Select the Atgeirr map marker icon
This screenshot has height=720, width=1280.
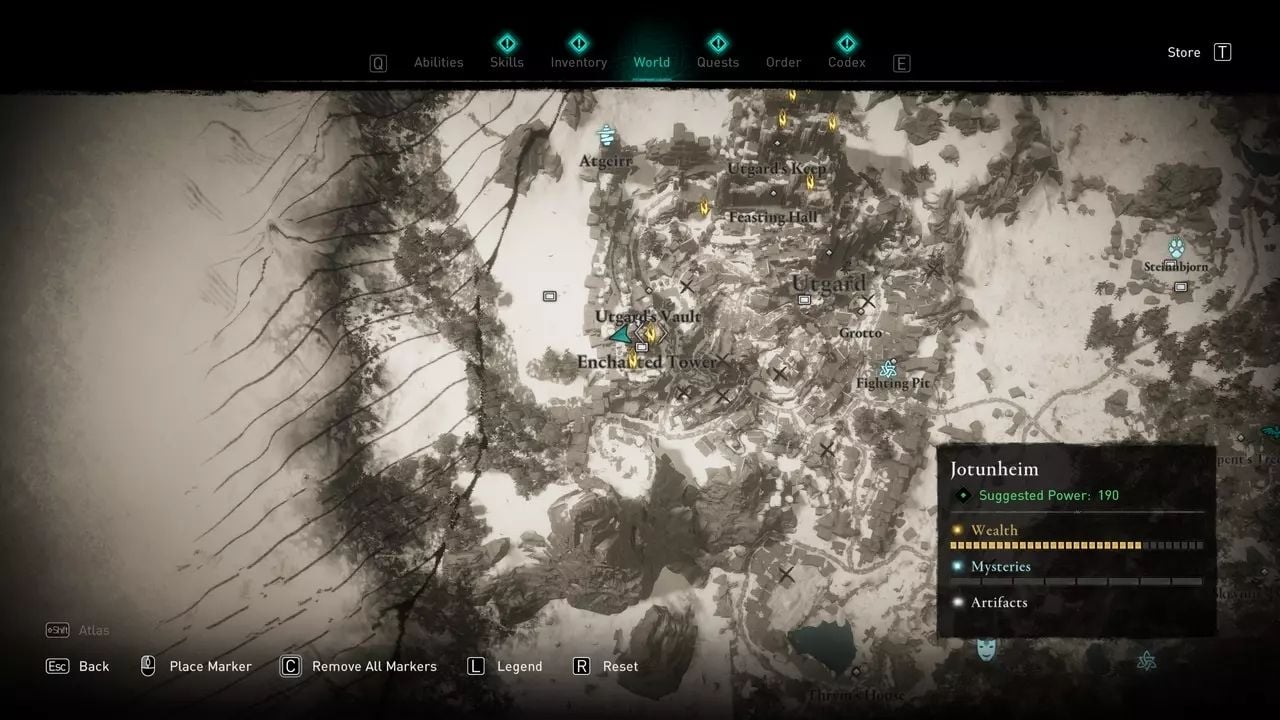[x=606, y=135]
